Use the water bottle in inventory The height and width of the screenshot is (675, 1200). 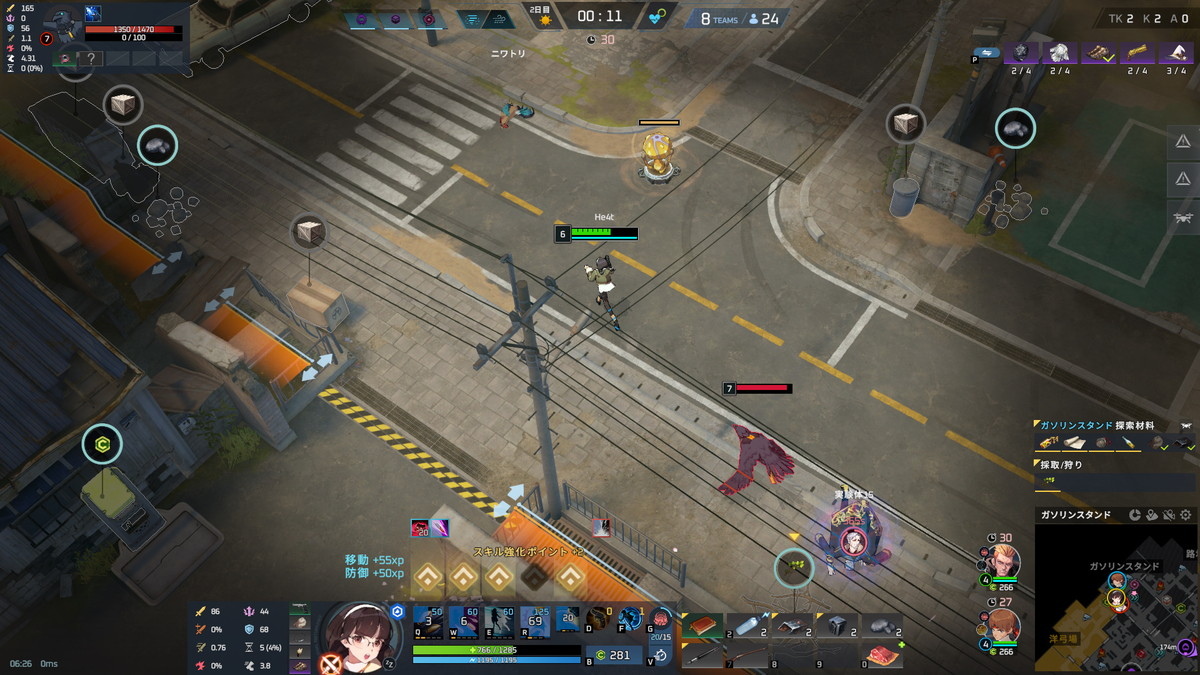point(747,626)
